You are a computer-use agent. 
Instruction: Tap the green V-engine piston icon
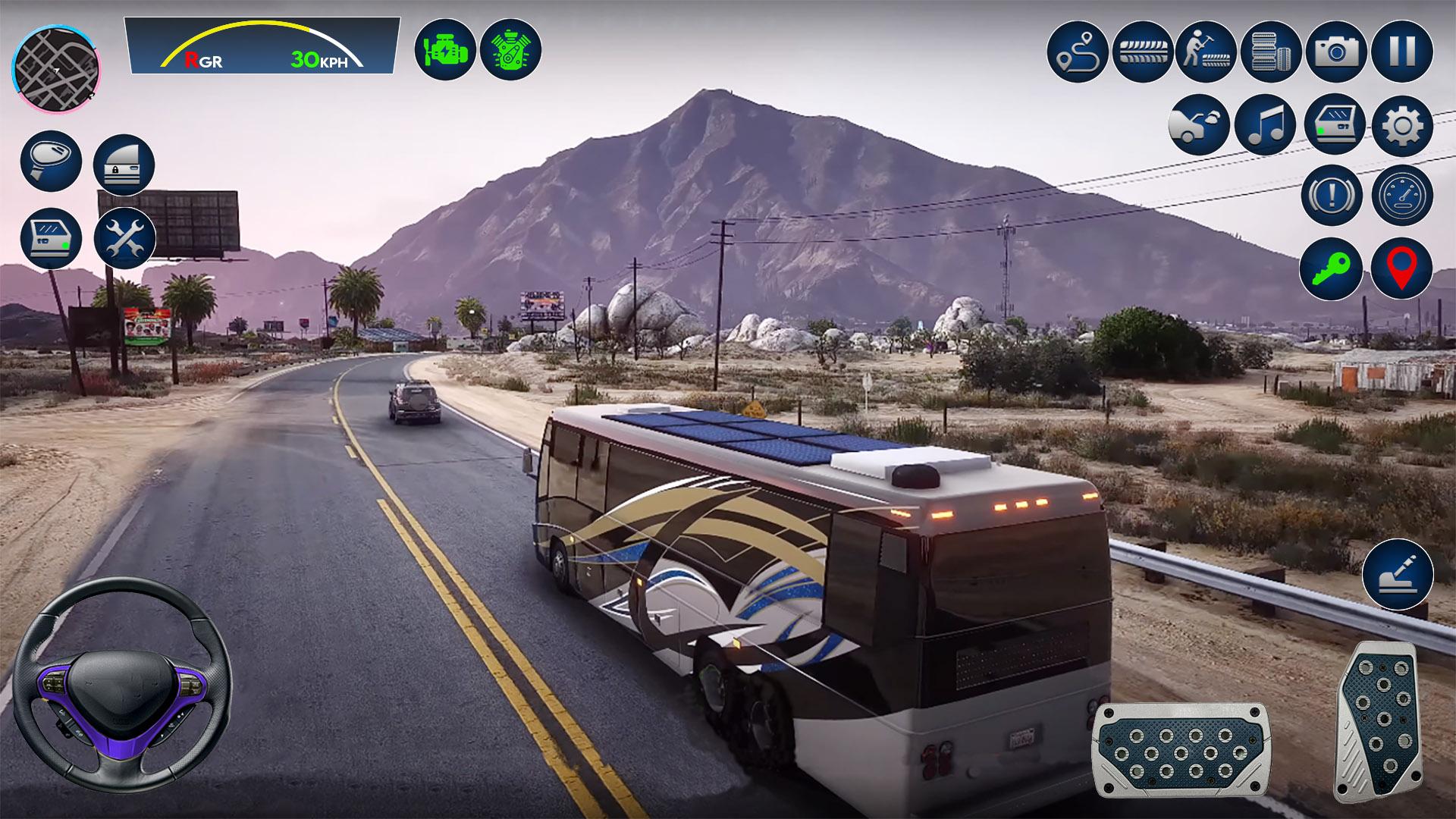pos(510,50)
